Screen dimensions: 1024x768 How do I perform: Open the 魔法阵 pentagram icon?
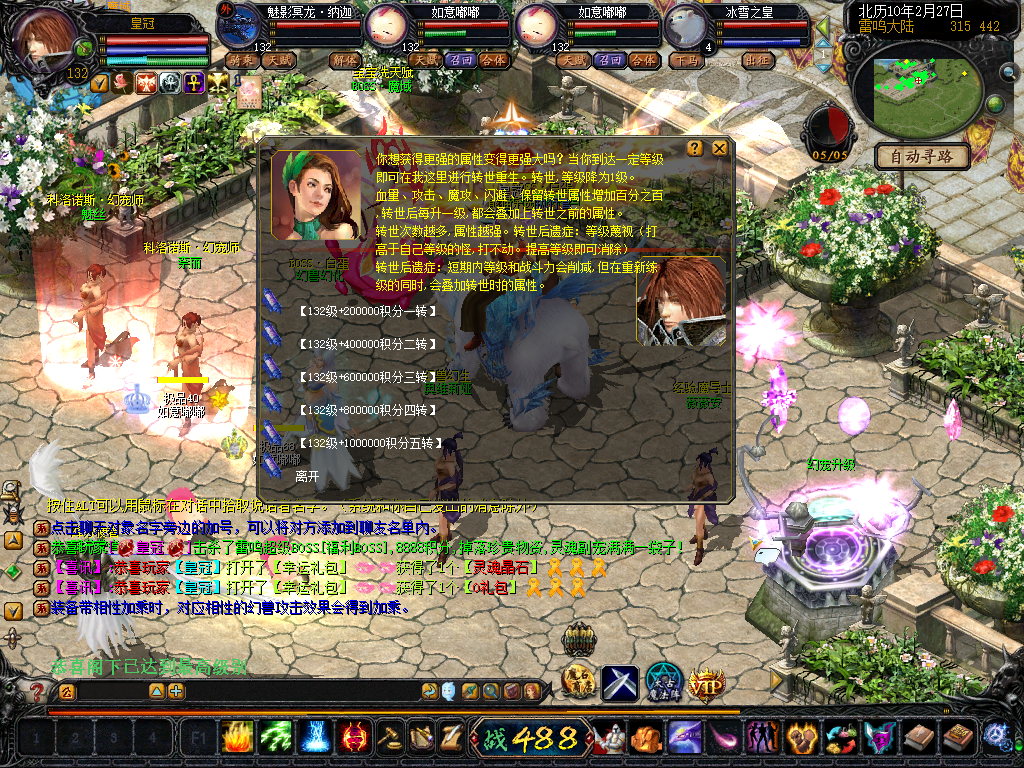[663, 683]
